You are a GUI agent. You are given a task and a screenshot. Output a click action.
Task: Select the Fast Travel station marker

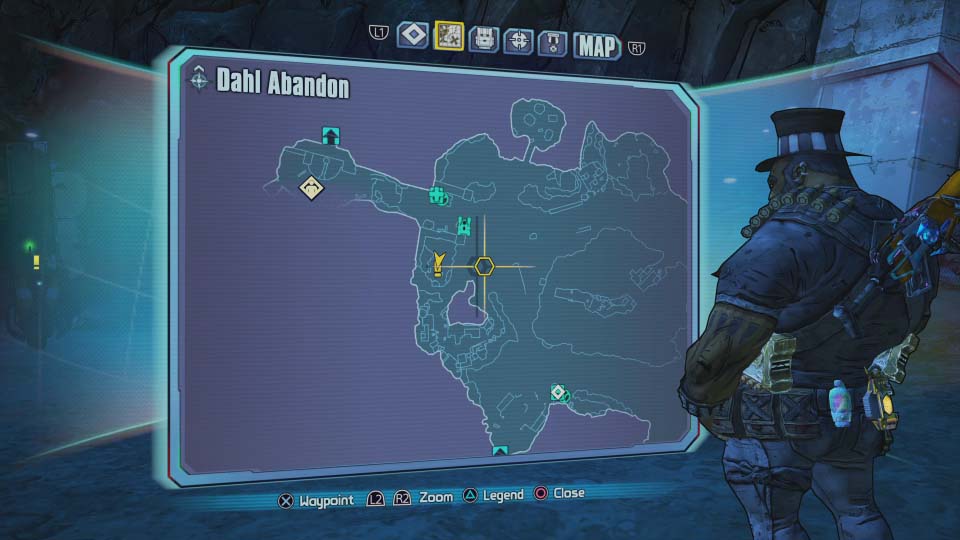(559, 392)
